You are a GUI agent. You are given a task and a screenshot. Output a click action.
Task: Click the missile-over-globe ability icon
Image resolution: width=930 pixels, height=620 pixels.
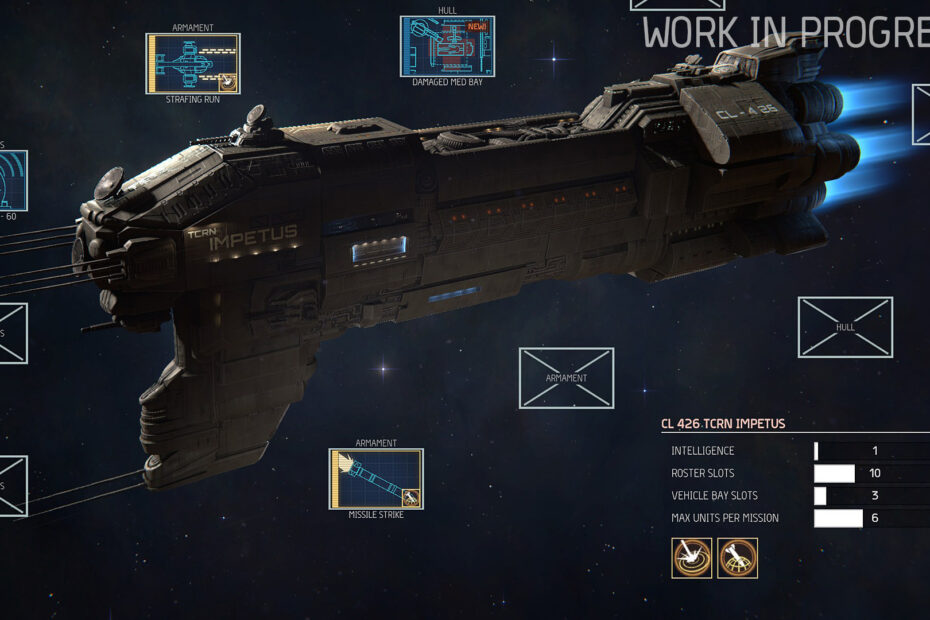click(x=737, y=558)
